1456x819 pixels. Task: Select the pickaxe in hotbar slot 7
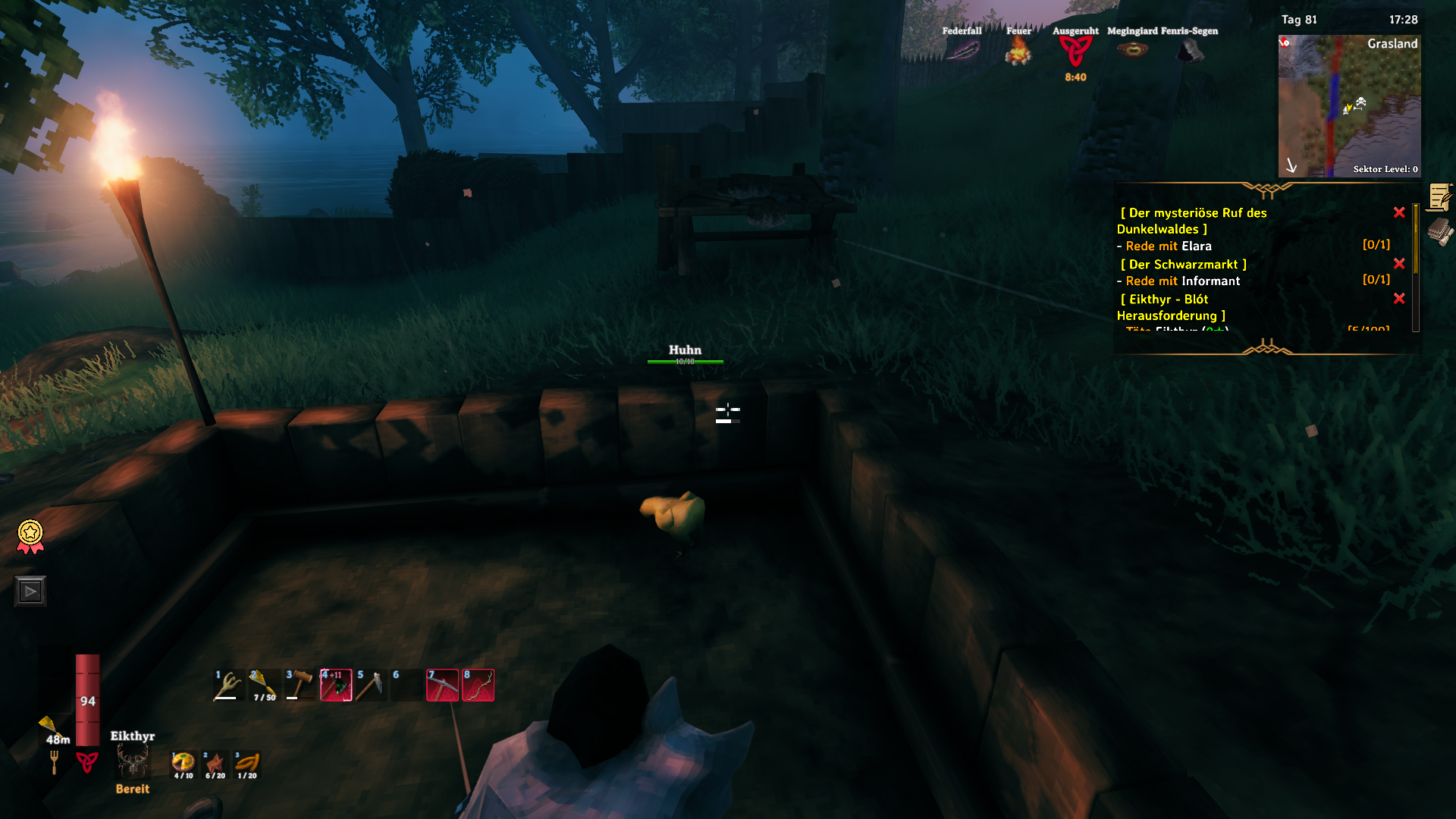point(442,686)
